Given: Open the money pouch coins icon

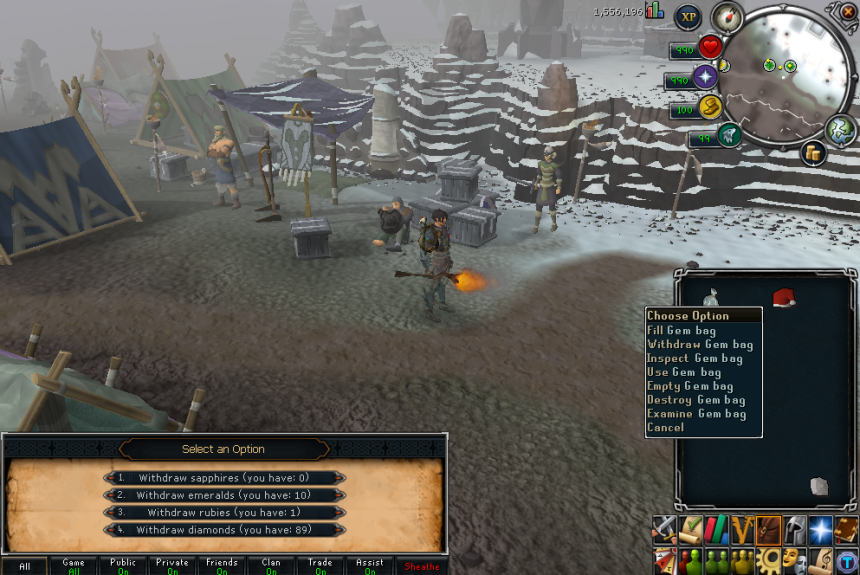Looking at the screenshot, I should (x=812, y=152).
